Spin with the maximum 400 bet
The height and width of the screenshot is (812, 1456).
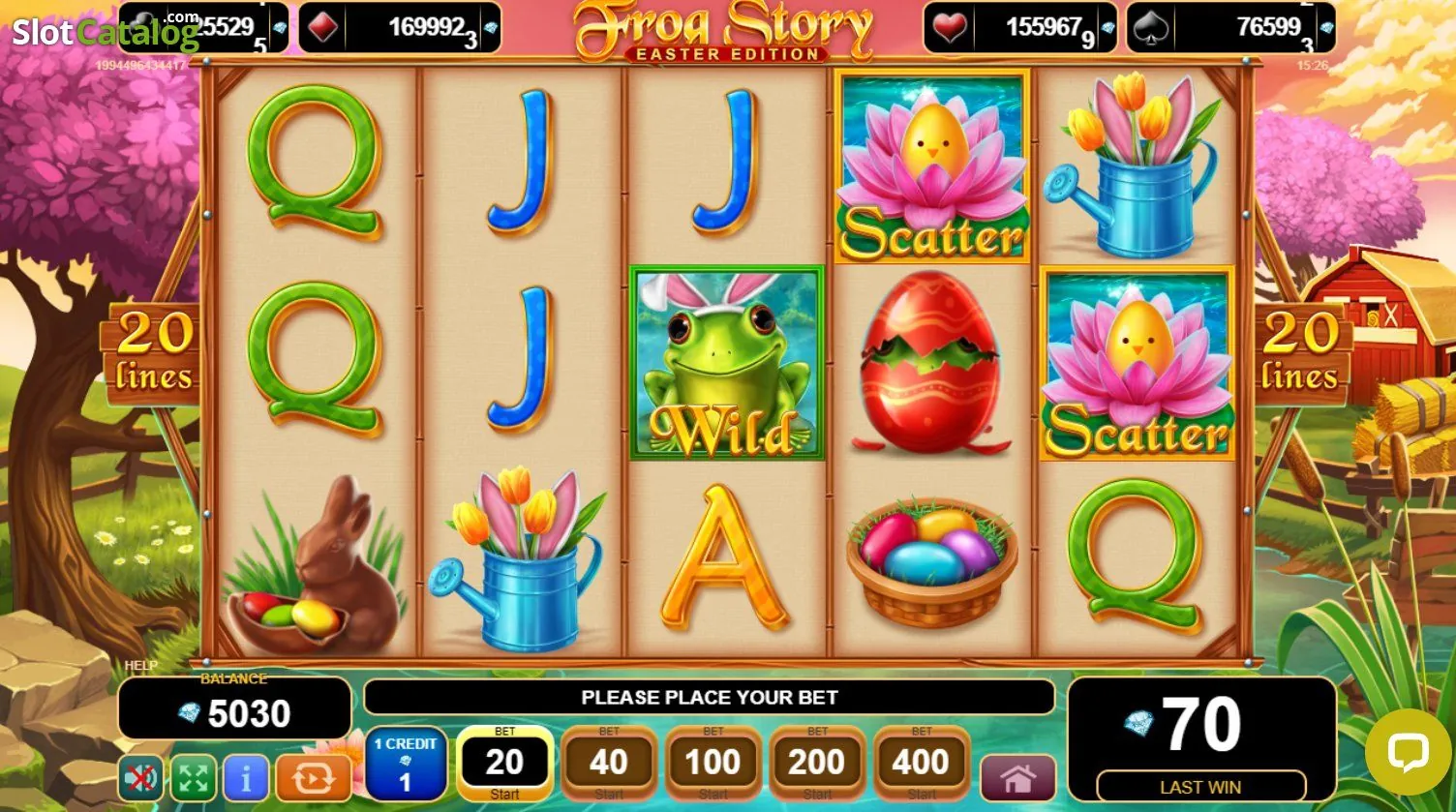pos(921,765)
